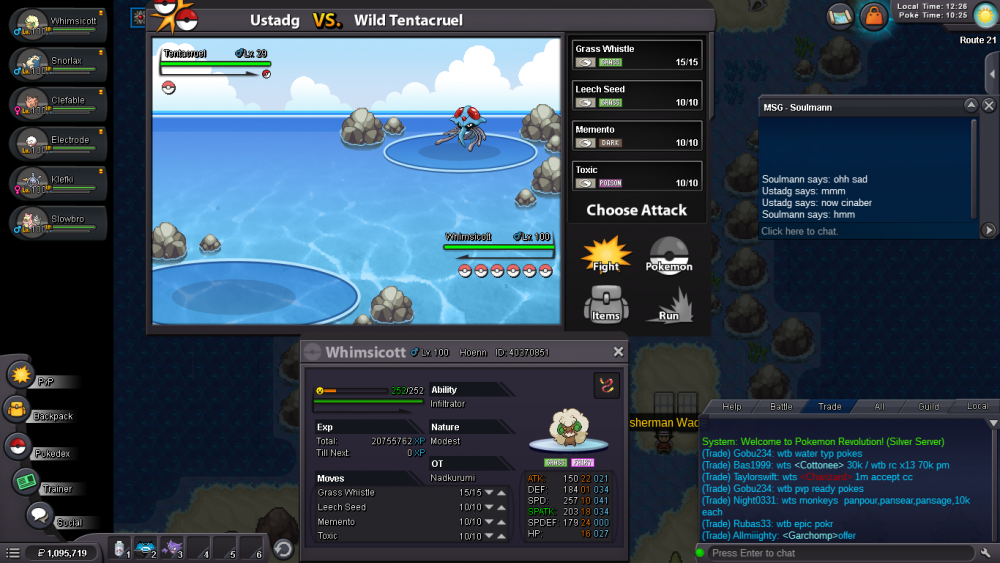Close the Soulmann message window
1000x563 pixels.
[989, 105]
